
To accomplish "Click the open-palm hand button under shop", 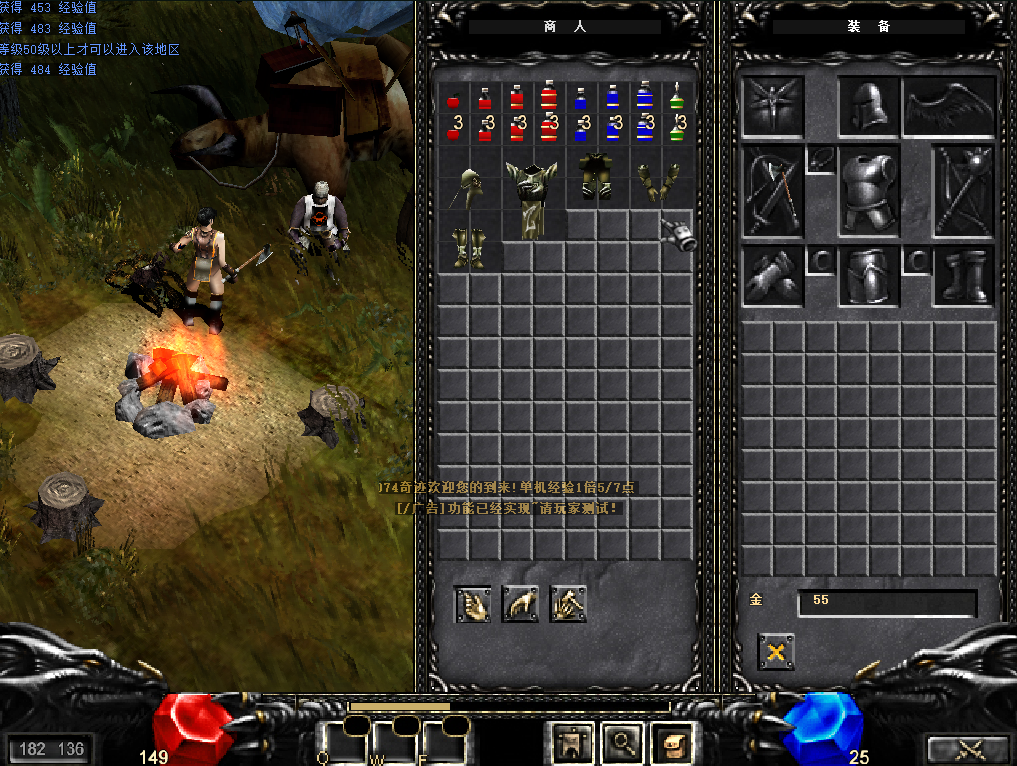I will pos(473,604).
